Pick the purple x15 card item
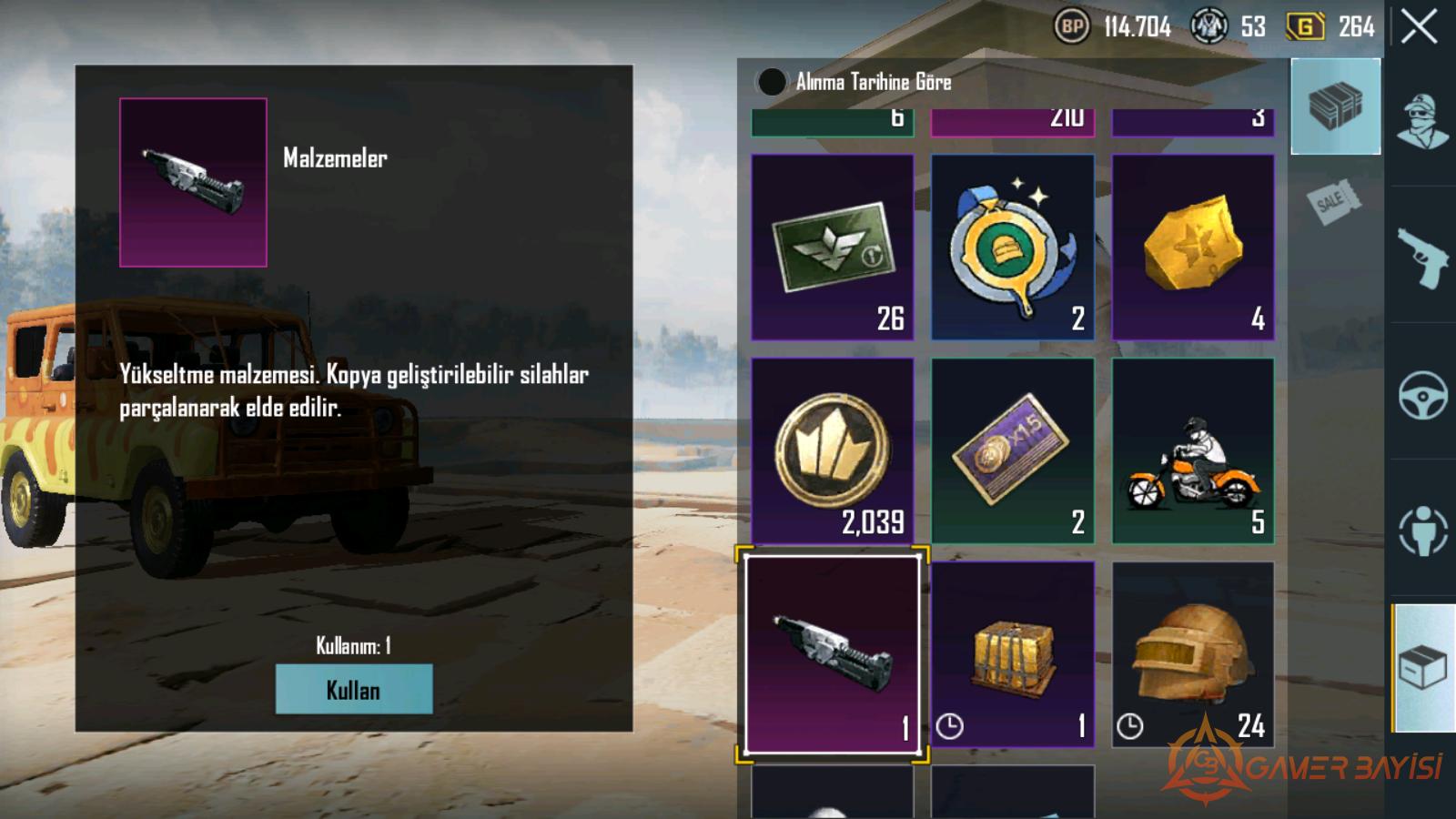Image resolution: width=1456 pixels, height=819 pixels. [x=1012, y=450]
